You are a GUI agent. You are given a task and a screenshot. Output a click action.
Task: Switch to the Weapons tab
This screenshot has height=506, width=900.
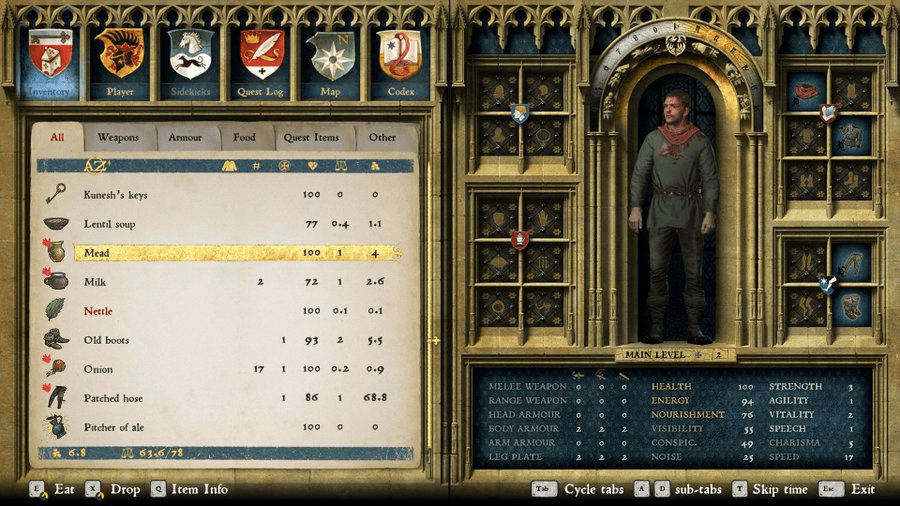[x=118, y=137]
